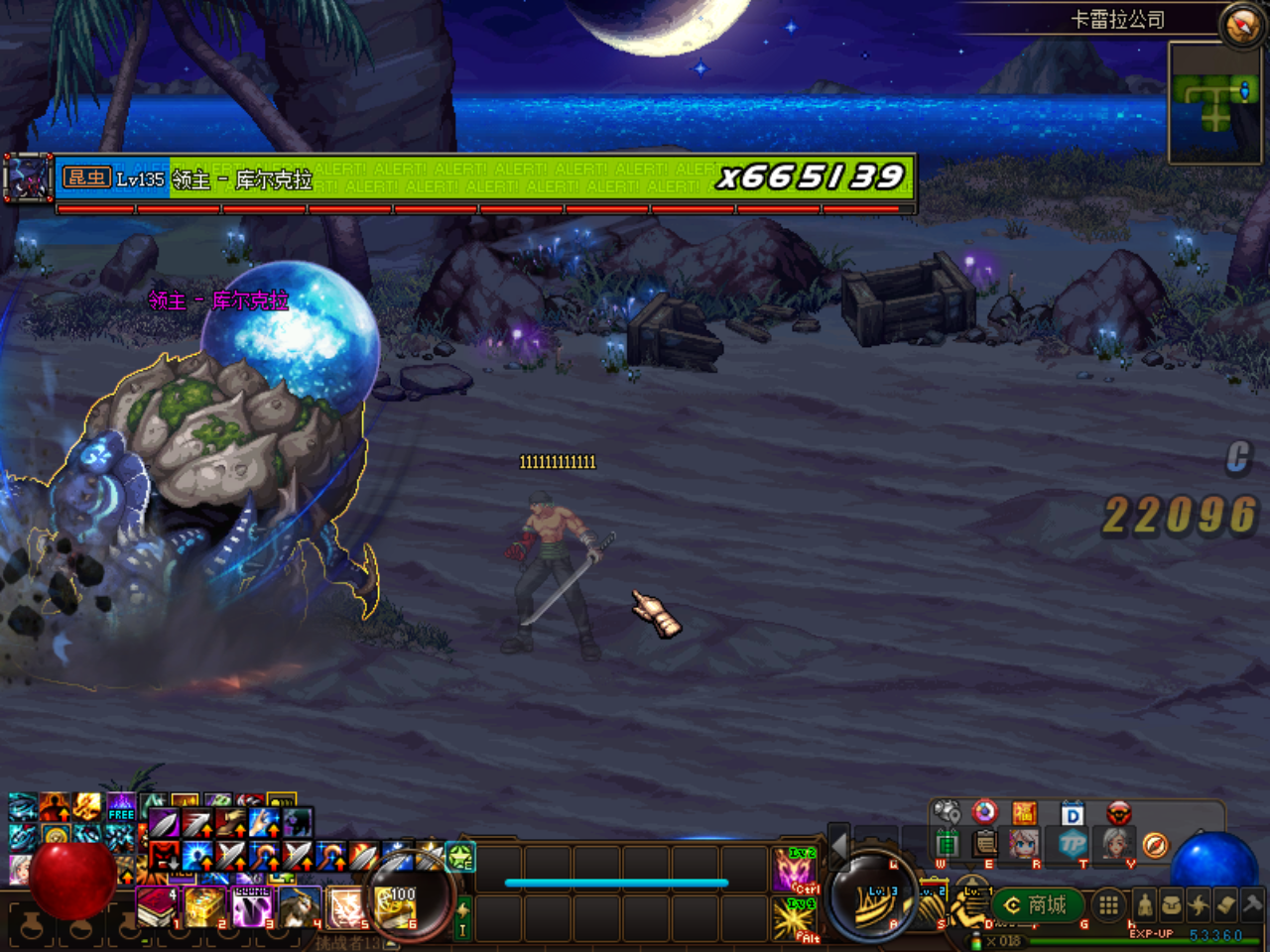The width and height of the screenshot is (1270, 952).
Task: Click the red demon helmet event icon
Action: tap(1119, 811)
